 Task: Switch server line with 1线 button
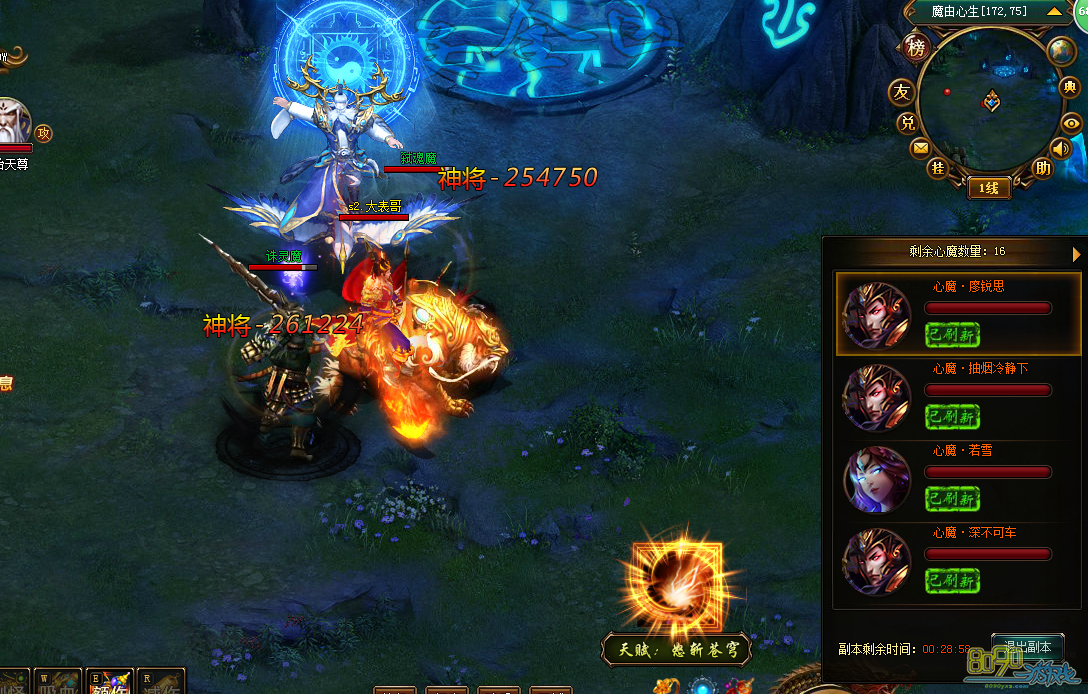tap(988, 188)
